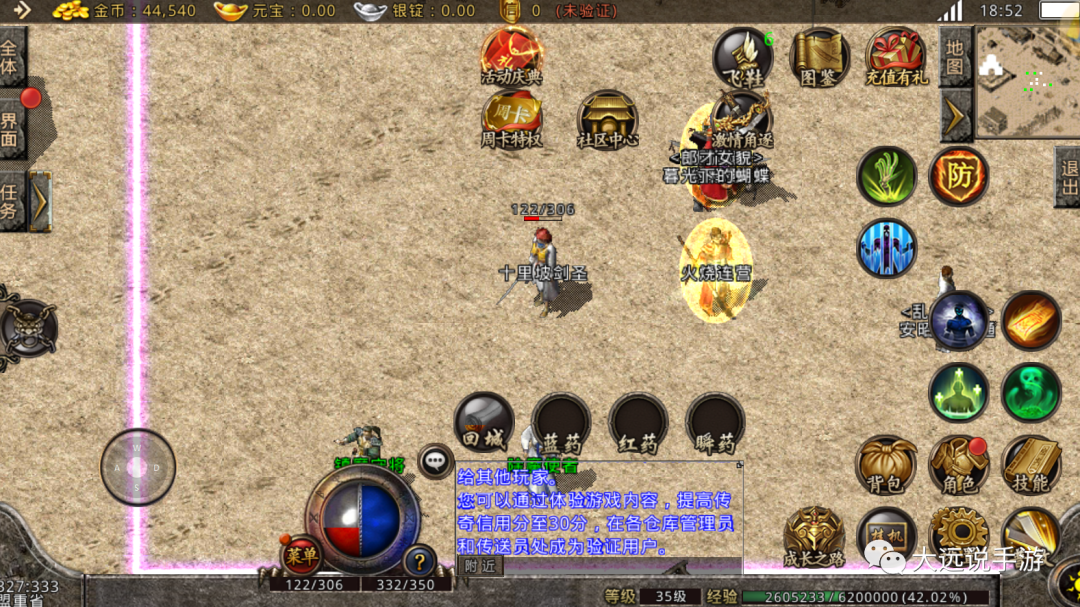Open the minimap
Image resolution: width=1080 pixels, height=607 pixels.
[1026, 81]
